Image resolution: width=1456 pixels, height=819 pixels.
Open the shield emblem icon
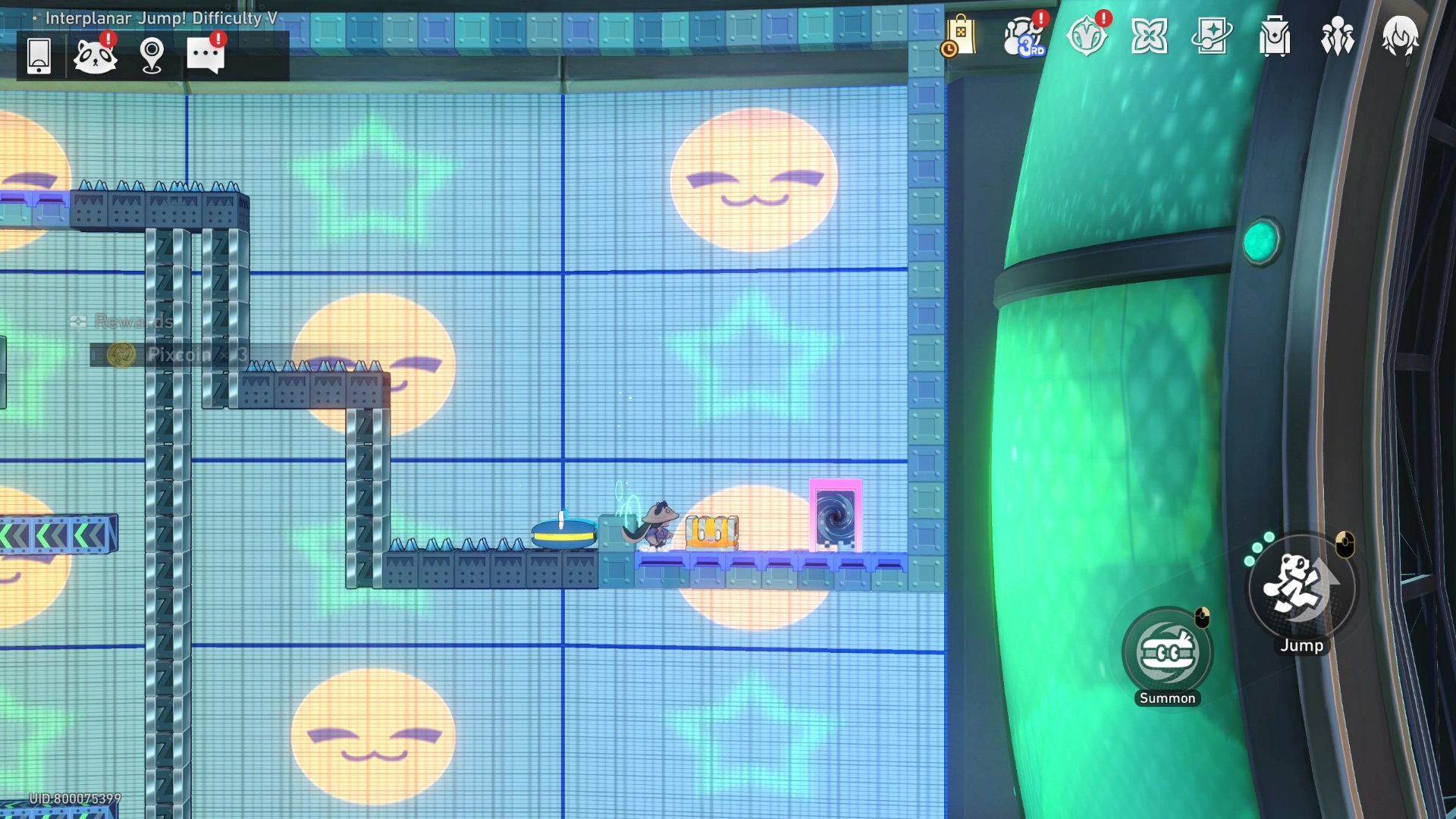click(x=1086, y=36)
